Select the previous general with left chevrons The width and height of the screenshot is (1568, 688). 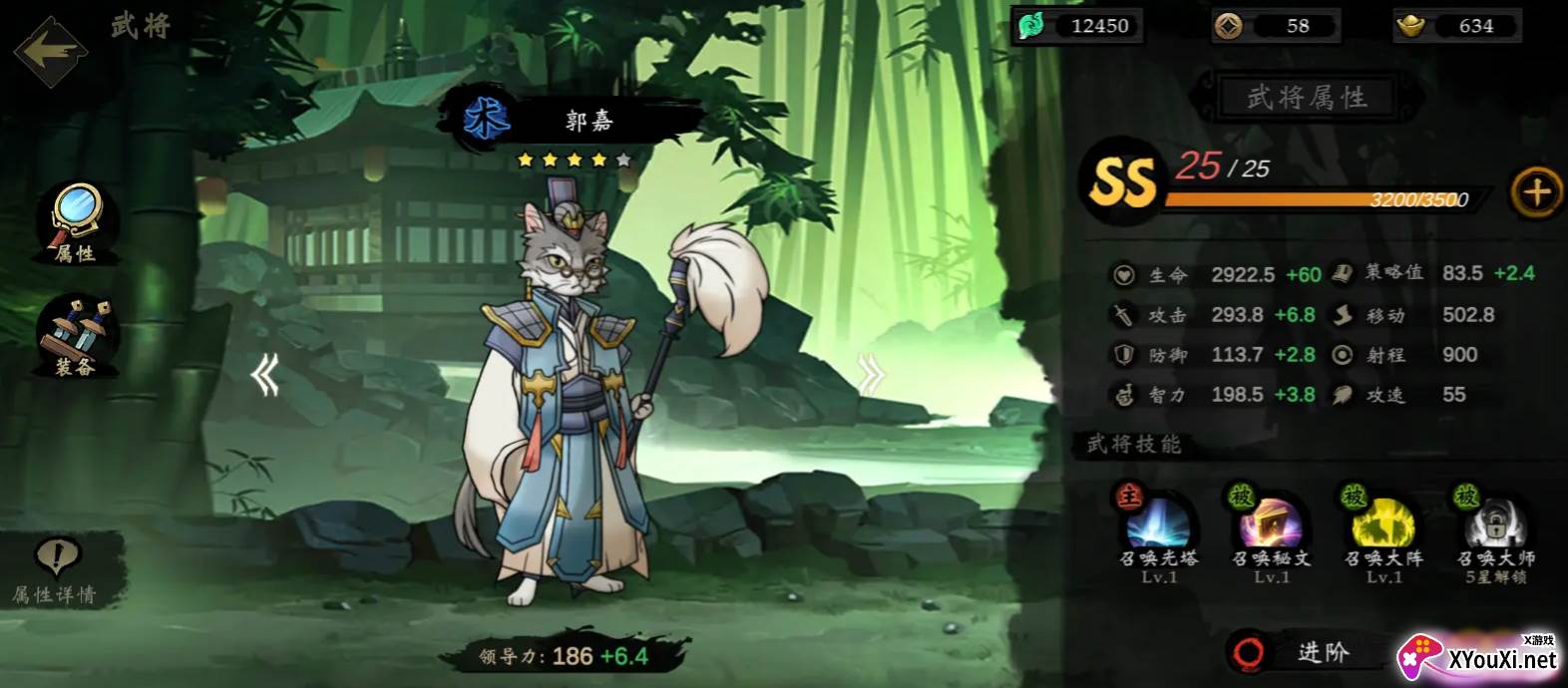[264, 376]
